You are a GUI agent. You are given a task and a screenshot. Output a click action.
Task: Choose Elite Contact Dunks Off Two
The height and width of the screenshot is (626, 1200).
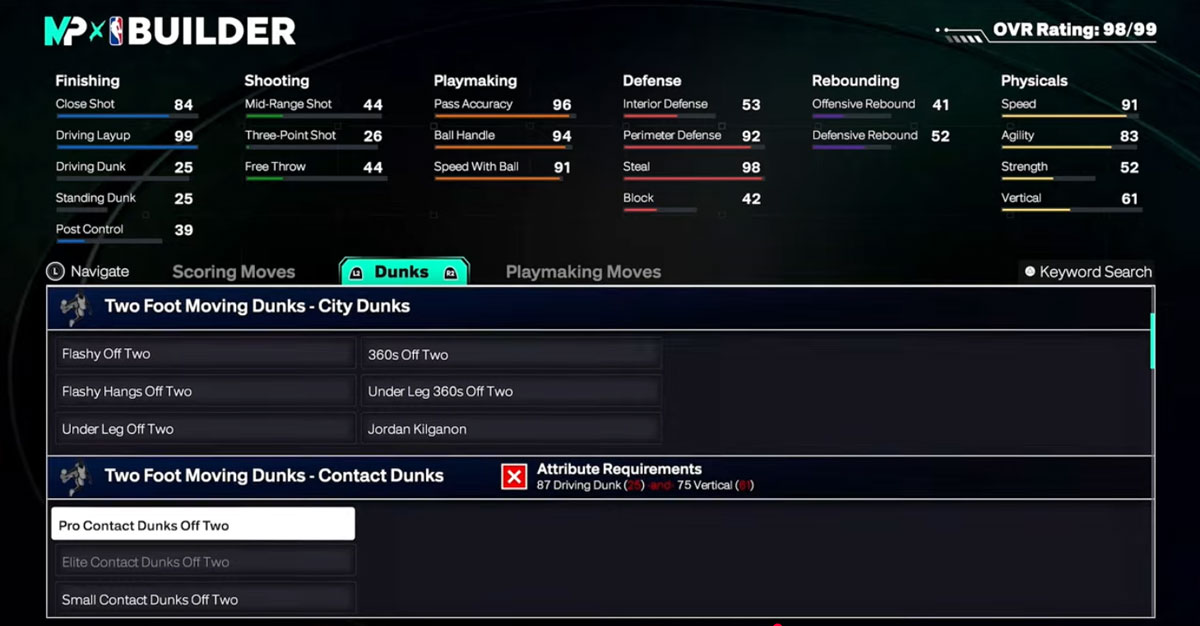(204, 562)
